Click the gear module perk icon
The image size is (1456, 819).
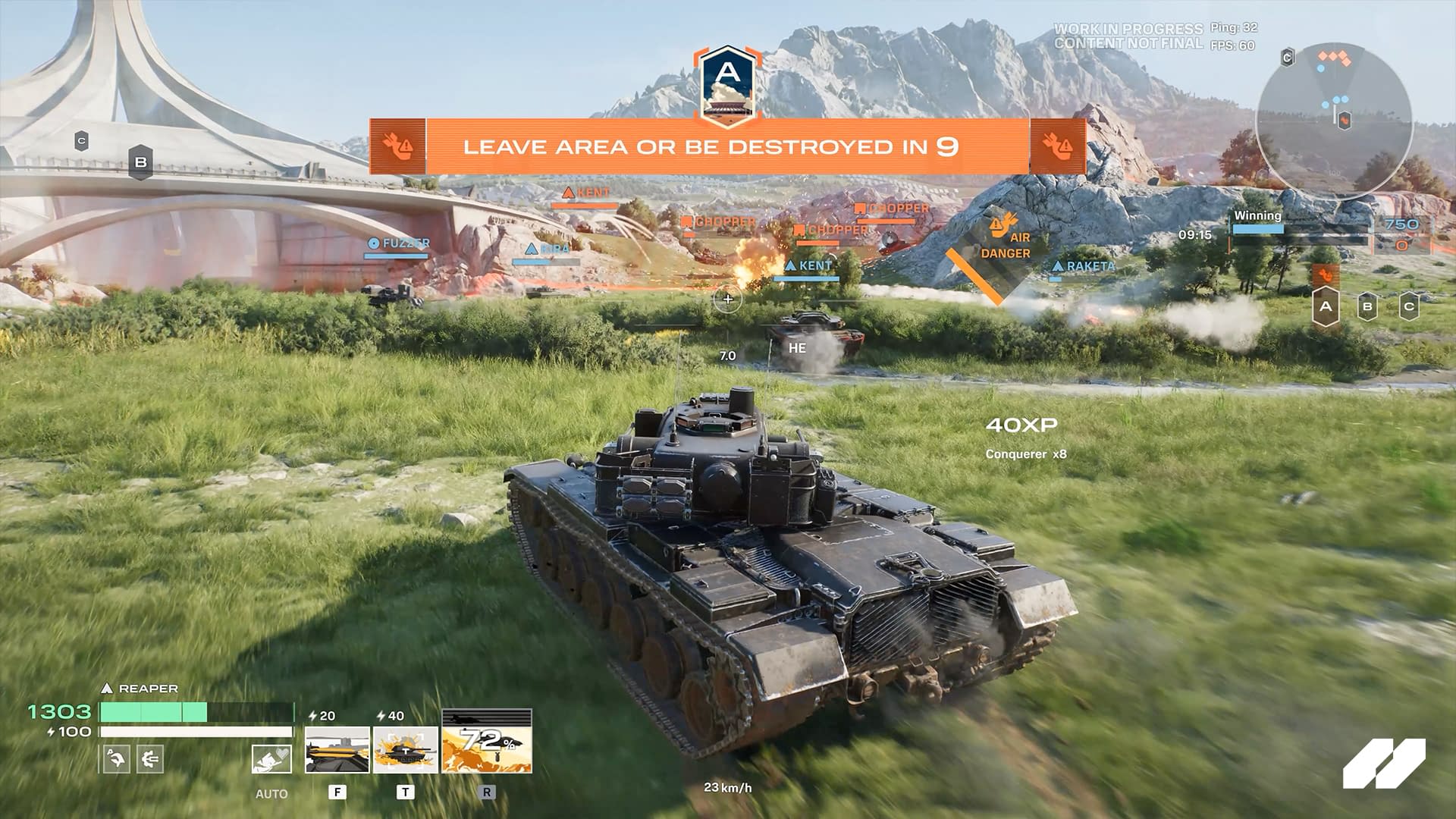pos(149,758)
